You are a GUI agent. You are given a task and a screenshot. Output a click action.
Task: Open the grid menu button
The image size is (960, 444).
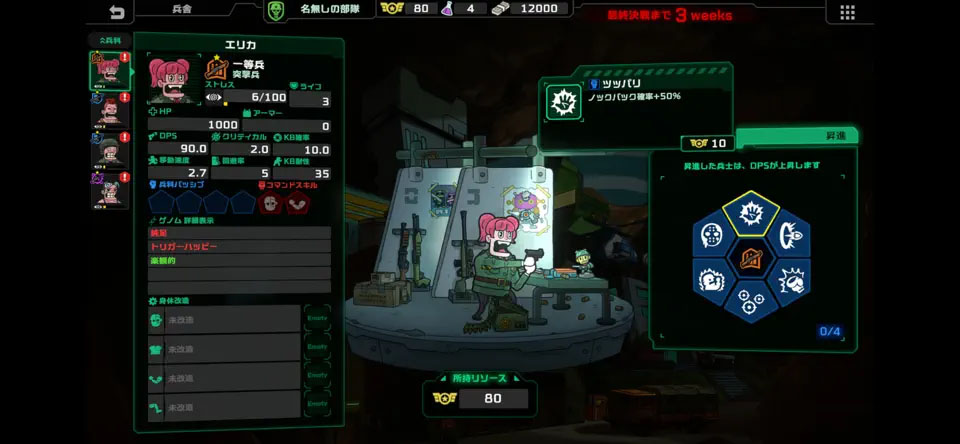tap(847, 12)
